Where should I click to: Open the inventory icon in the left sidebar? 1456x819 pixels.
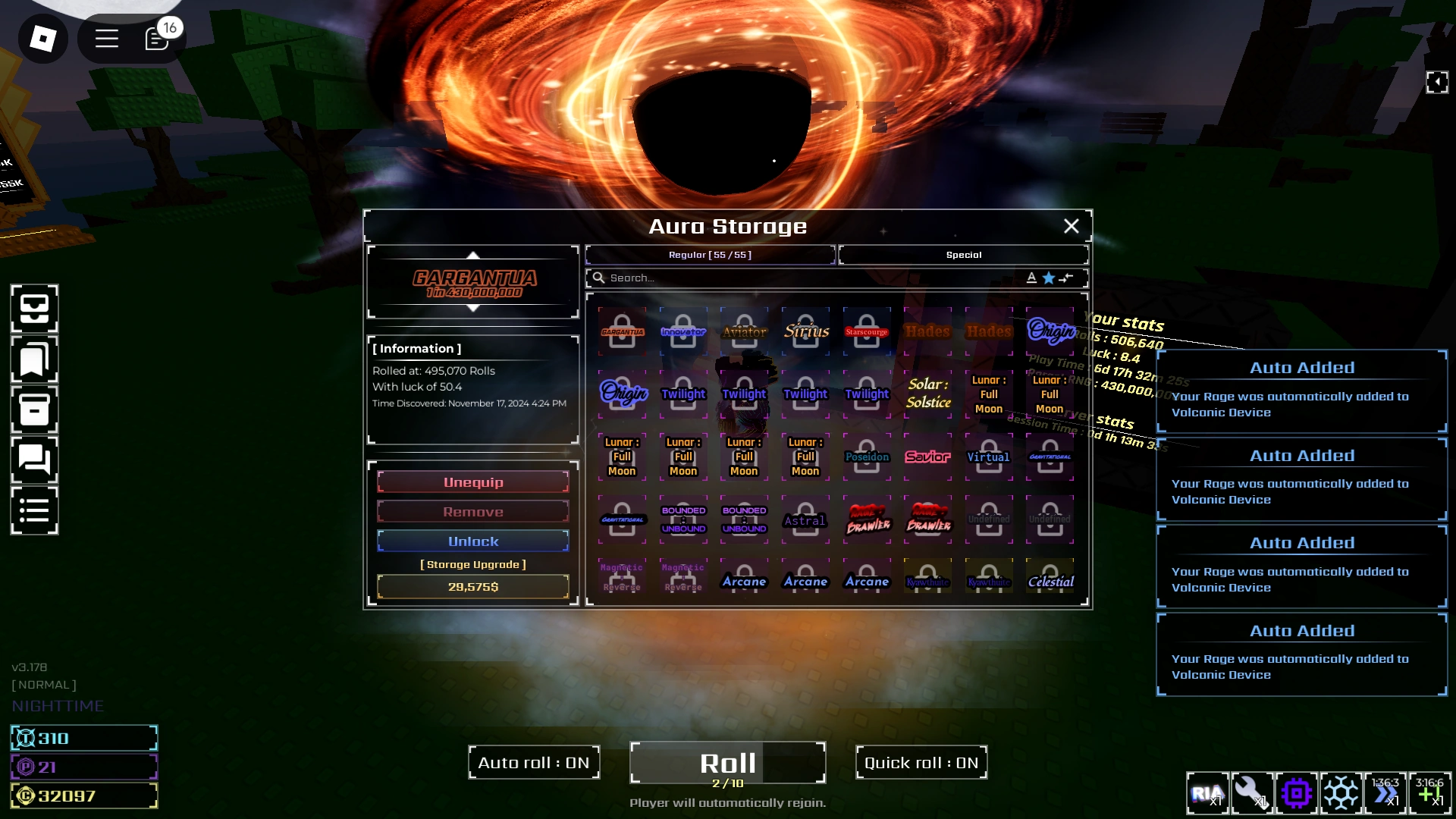coord(33,308)
